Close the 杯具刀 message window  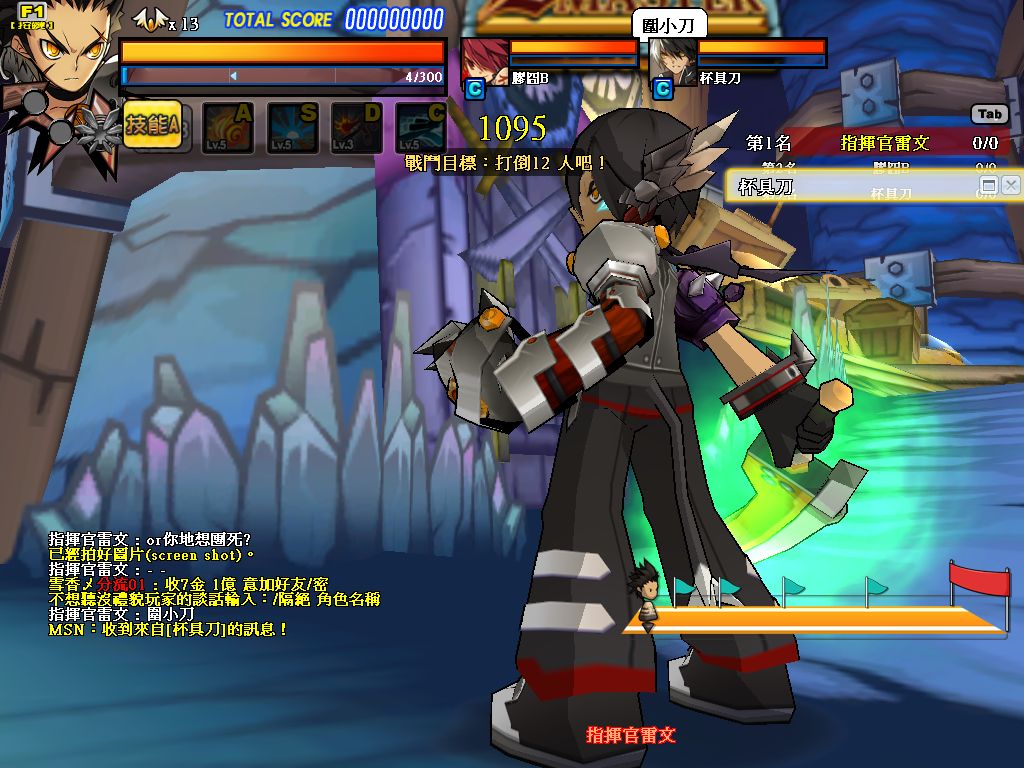pos(1011,185)
